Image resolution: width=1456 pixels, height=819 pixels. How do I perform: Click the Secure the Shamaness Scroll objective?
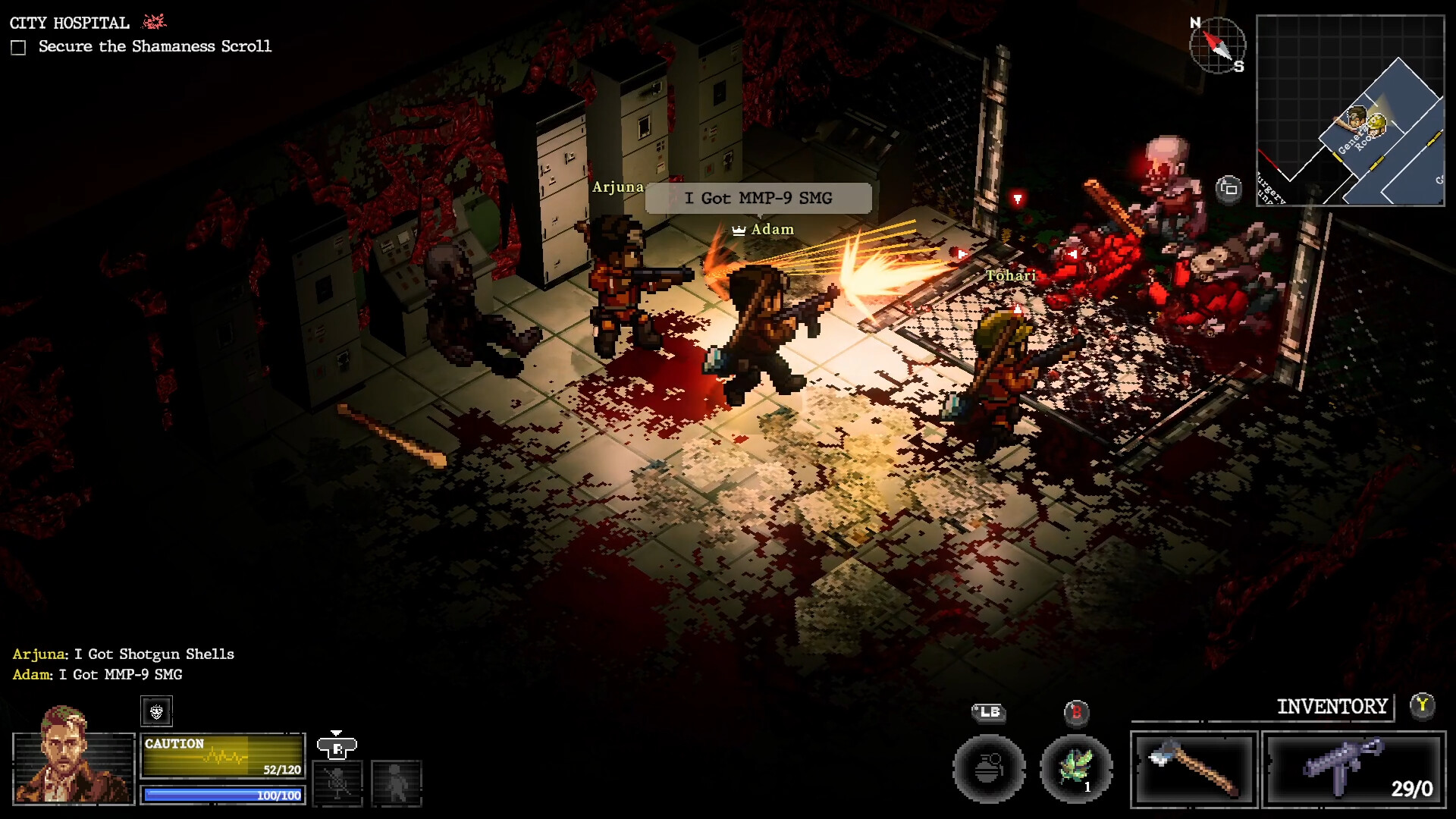click(155, 46)
